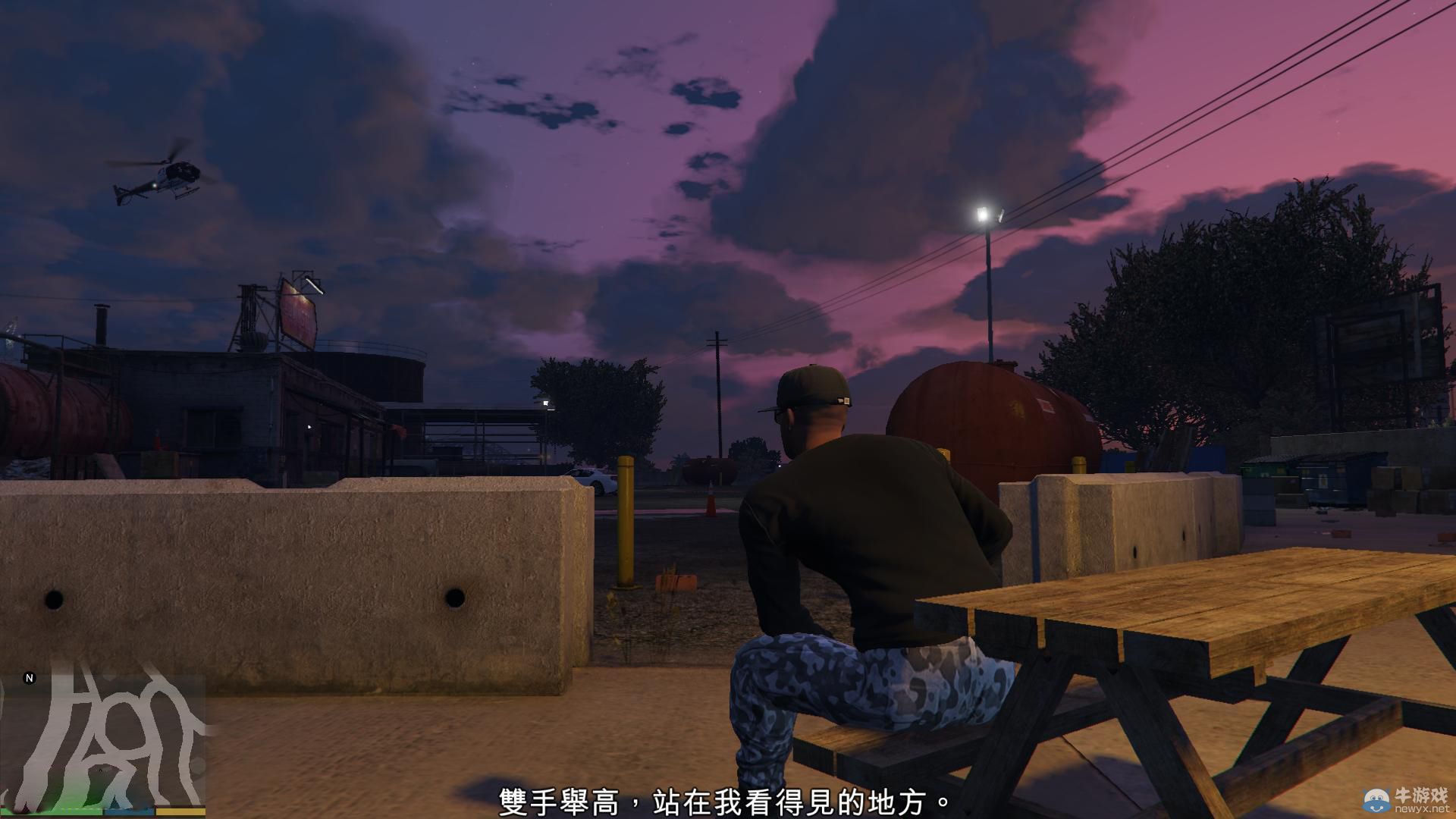Click the yellow bollard post by the barrier

(627, 523)
